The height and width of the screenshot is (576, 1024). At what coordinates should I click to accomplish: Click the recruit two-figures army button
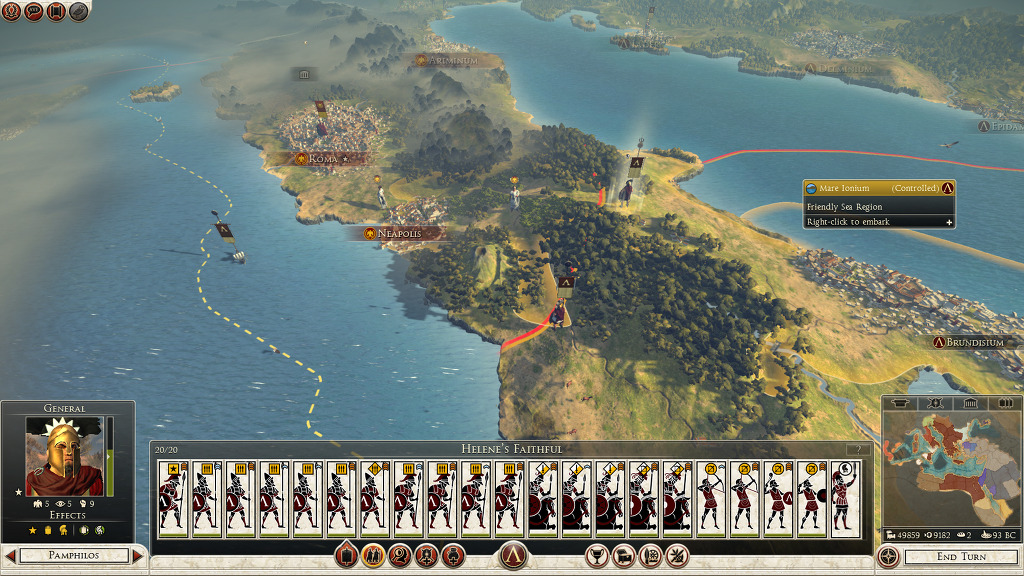coord(373,555)
